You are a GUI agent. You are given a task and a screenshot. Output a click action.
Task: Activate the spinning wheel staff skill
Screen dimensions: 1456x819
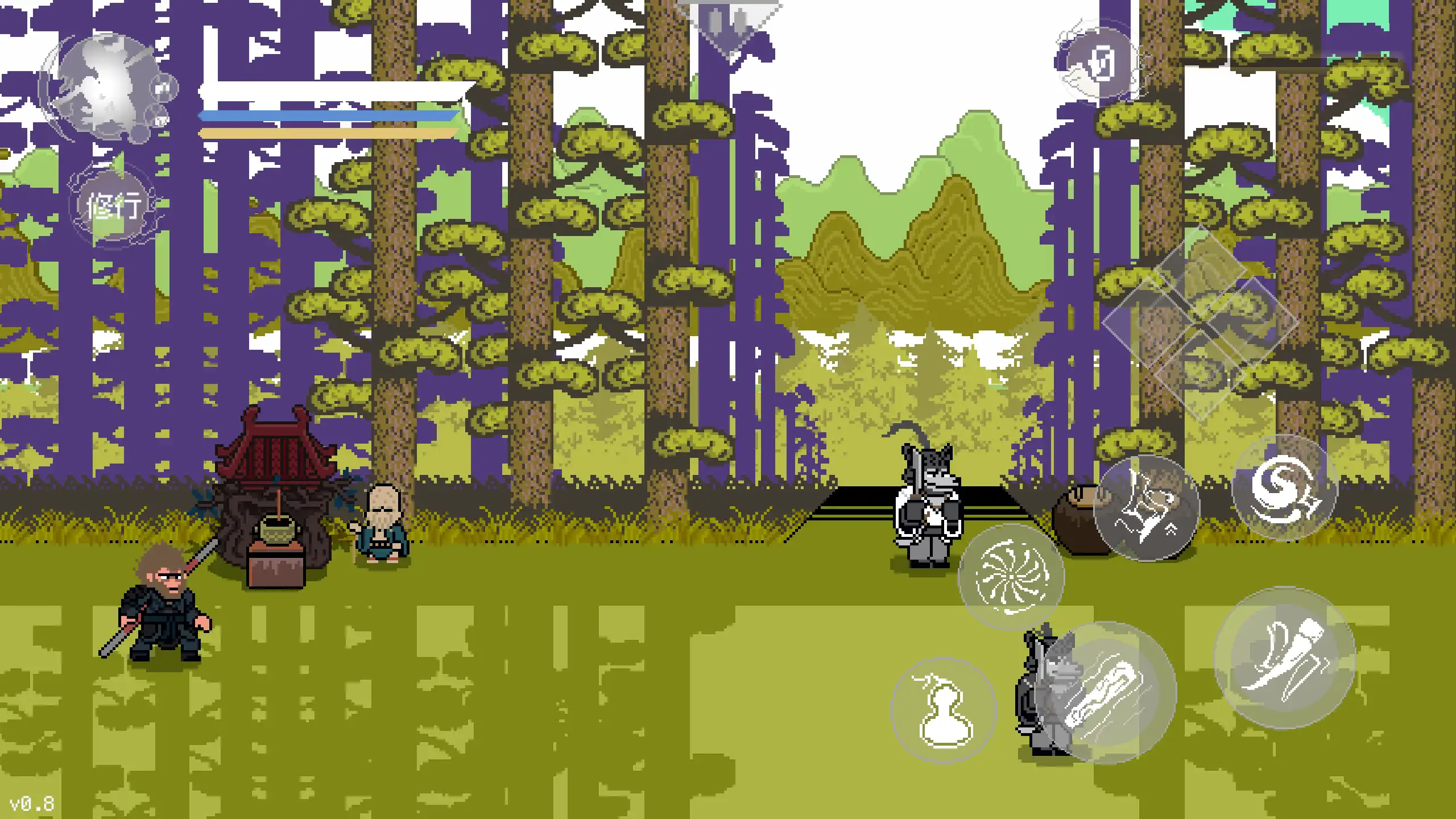(x=1011, y=577)
